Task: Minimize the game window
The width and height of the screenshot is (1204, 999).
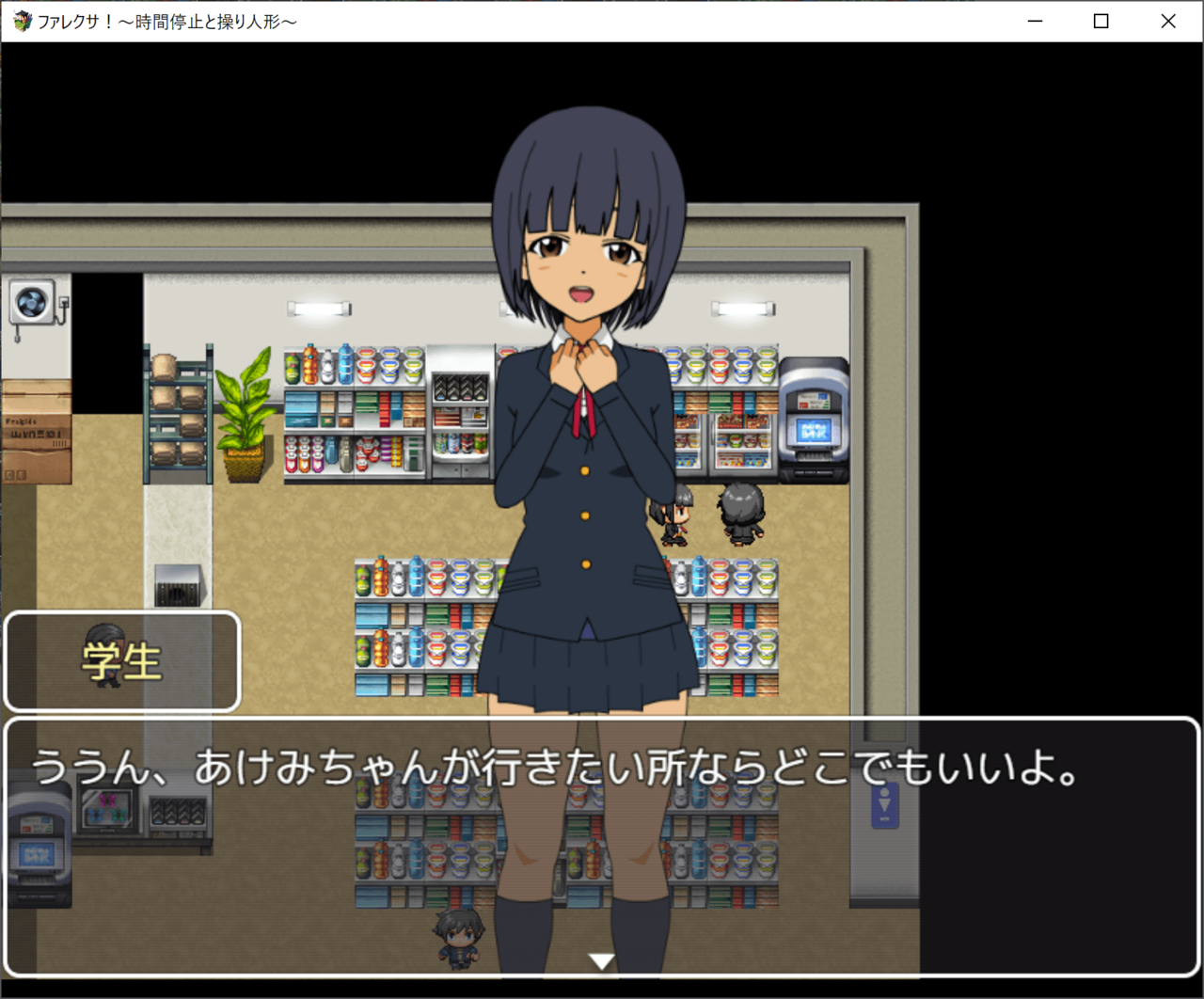Action: 1036,21
